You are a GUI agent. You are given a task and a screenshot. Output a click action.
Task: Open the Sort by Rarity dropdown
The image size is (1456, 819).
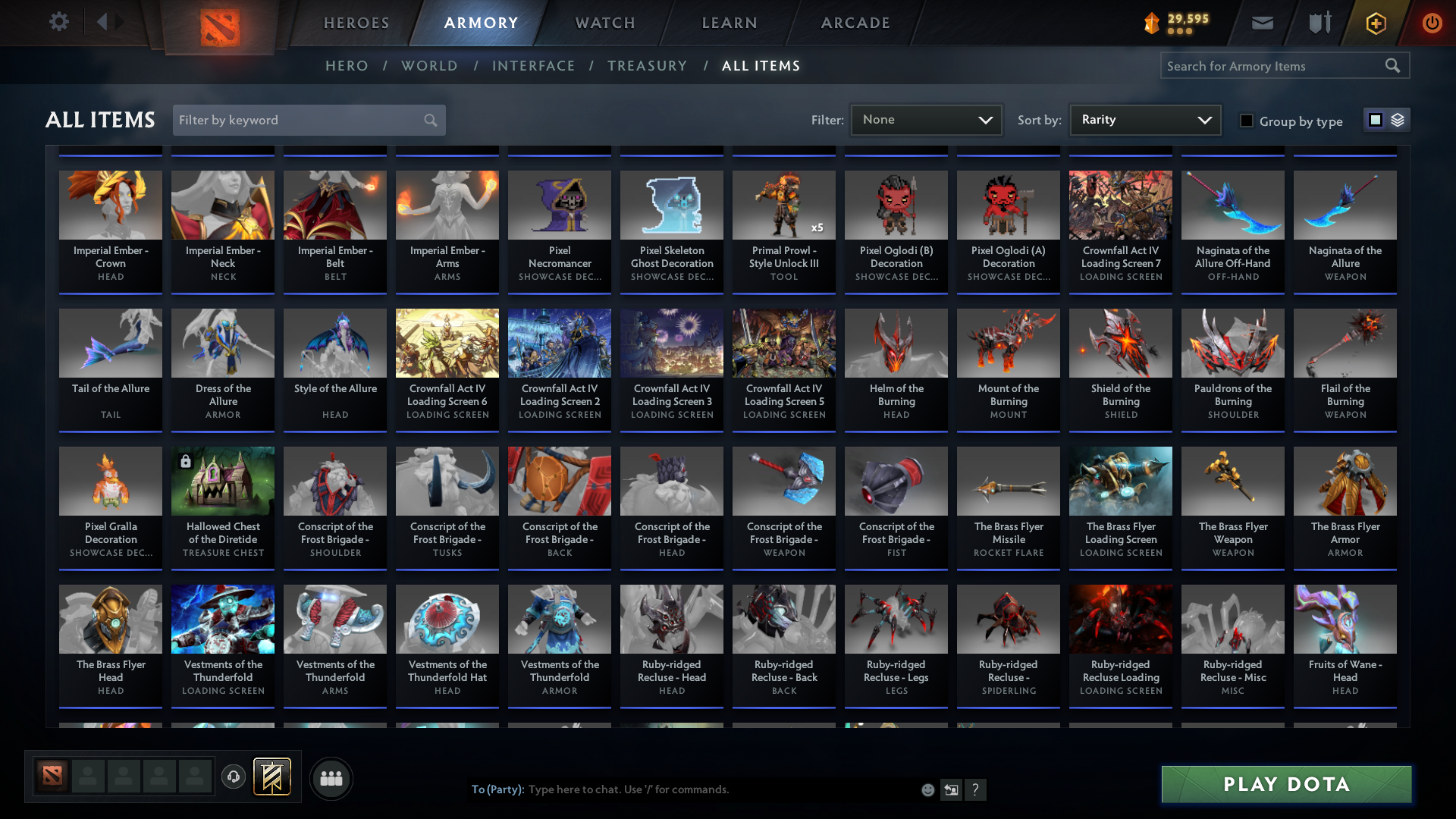(x=1144, y=119)
